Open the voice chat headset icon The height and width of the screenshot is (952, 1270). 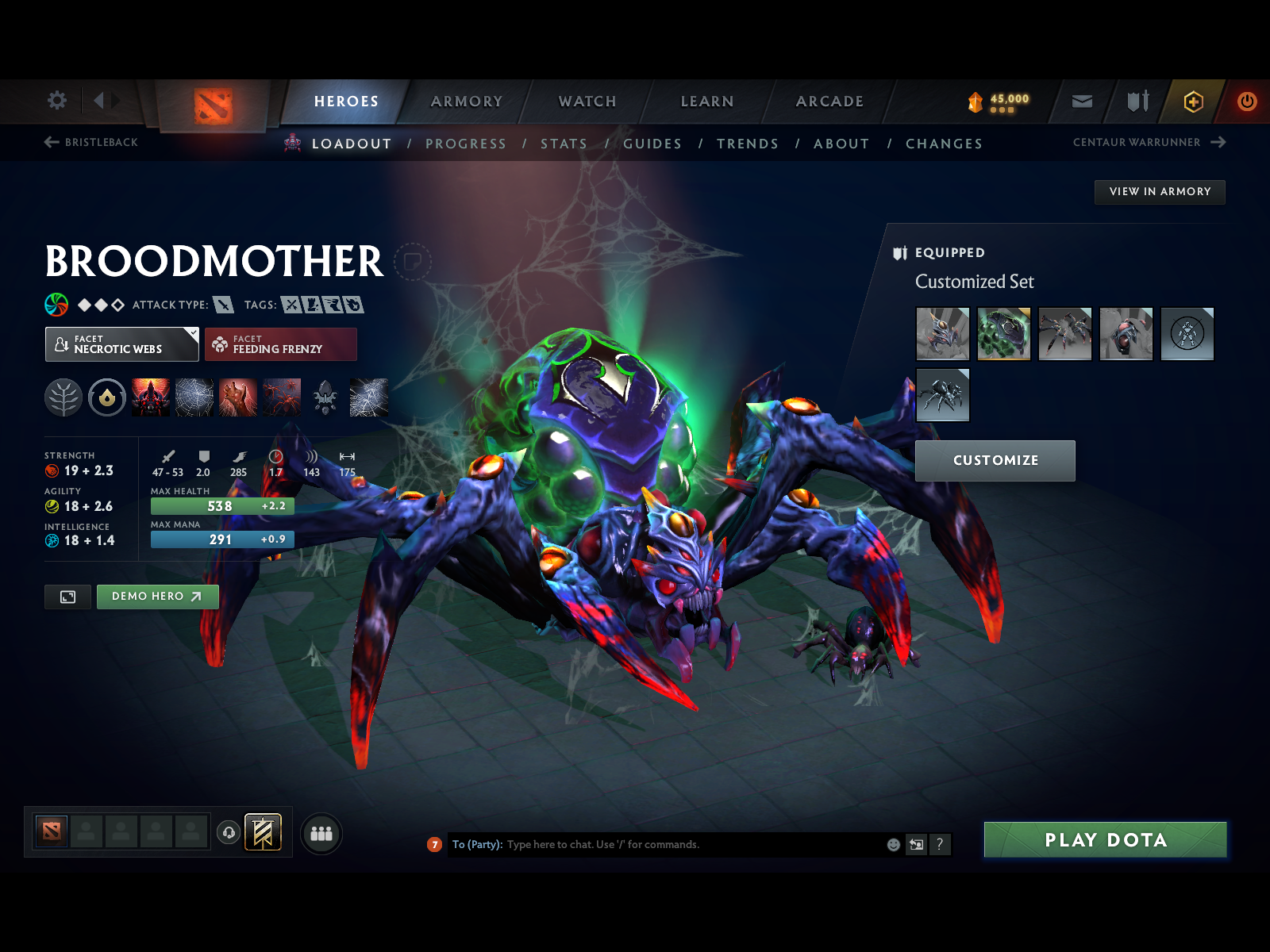tap(229, 831)
